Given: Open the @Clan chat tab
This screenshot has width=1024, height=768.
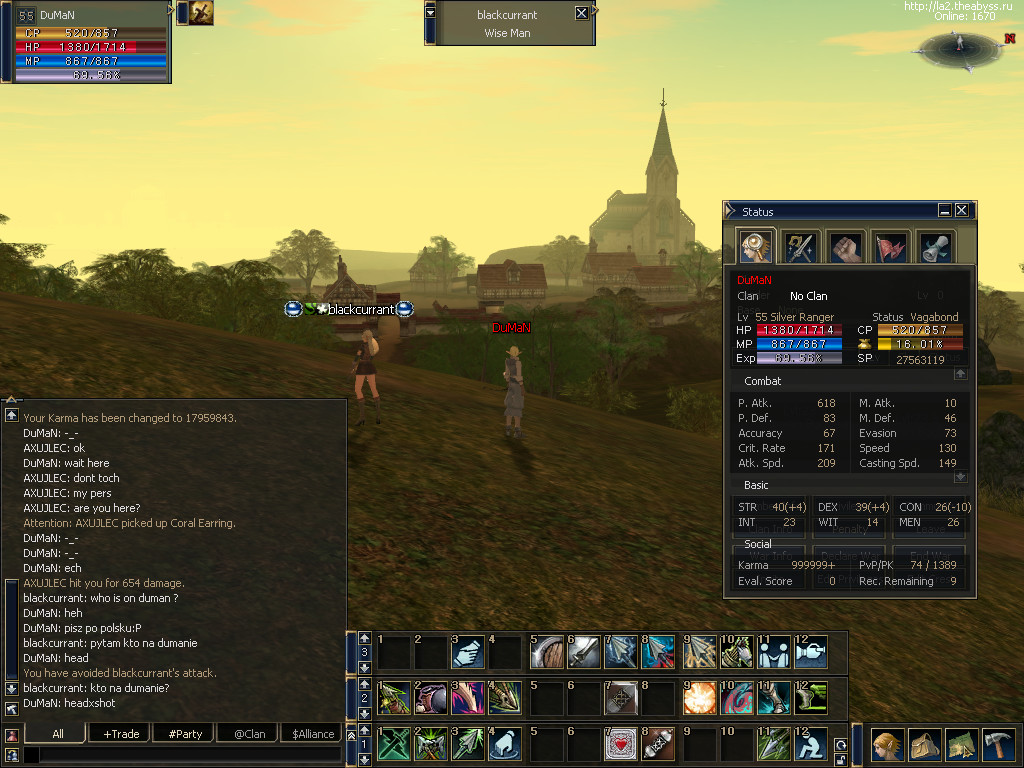Looking at the screenshot, I should click(x=249, y=733).
